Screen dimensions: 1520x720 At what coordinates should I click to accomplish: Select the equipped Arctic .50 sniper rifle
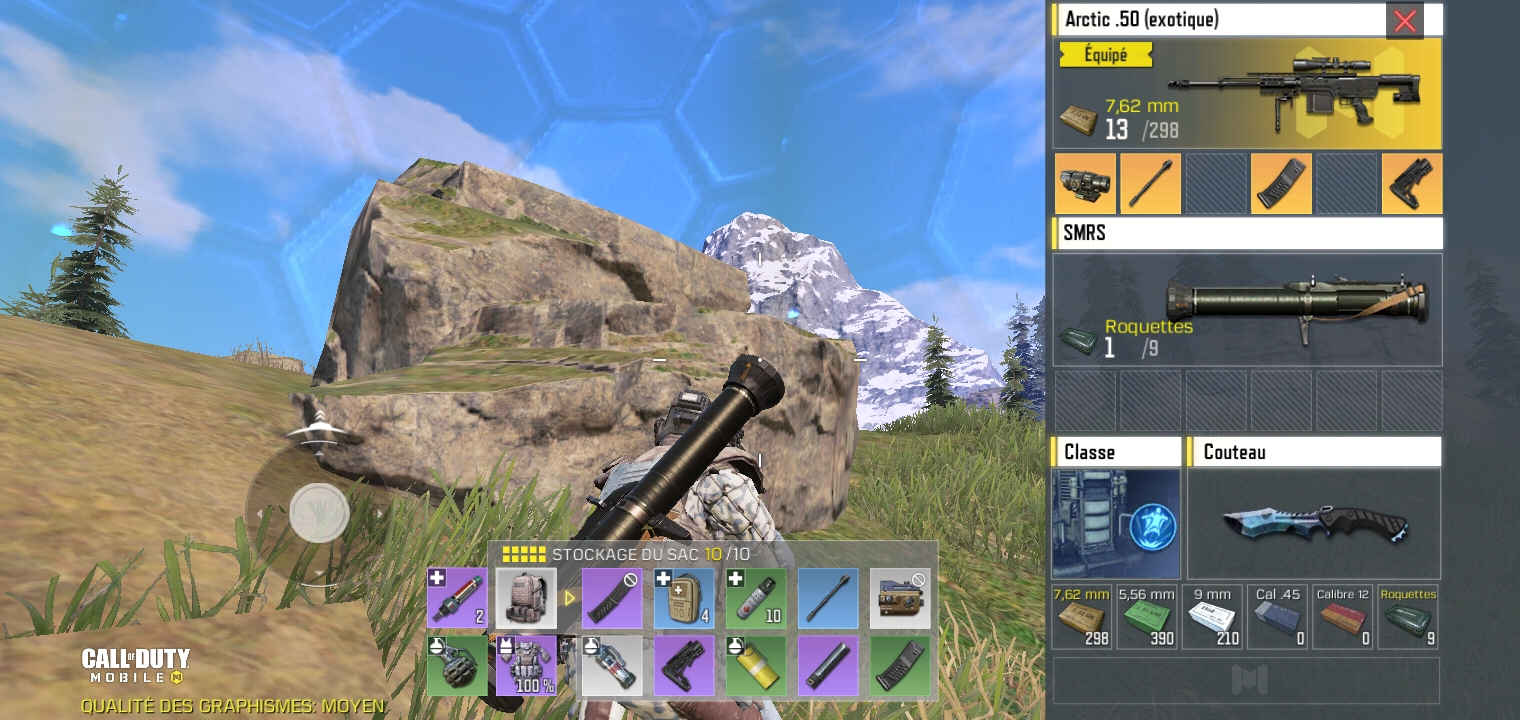coord(1247,94)
